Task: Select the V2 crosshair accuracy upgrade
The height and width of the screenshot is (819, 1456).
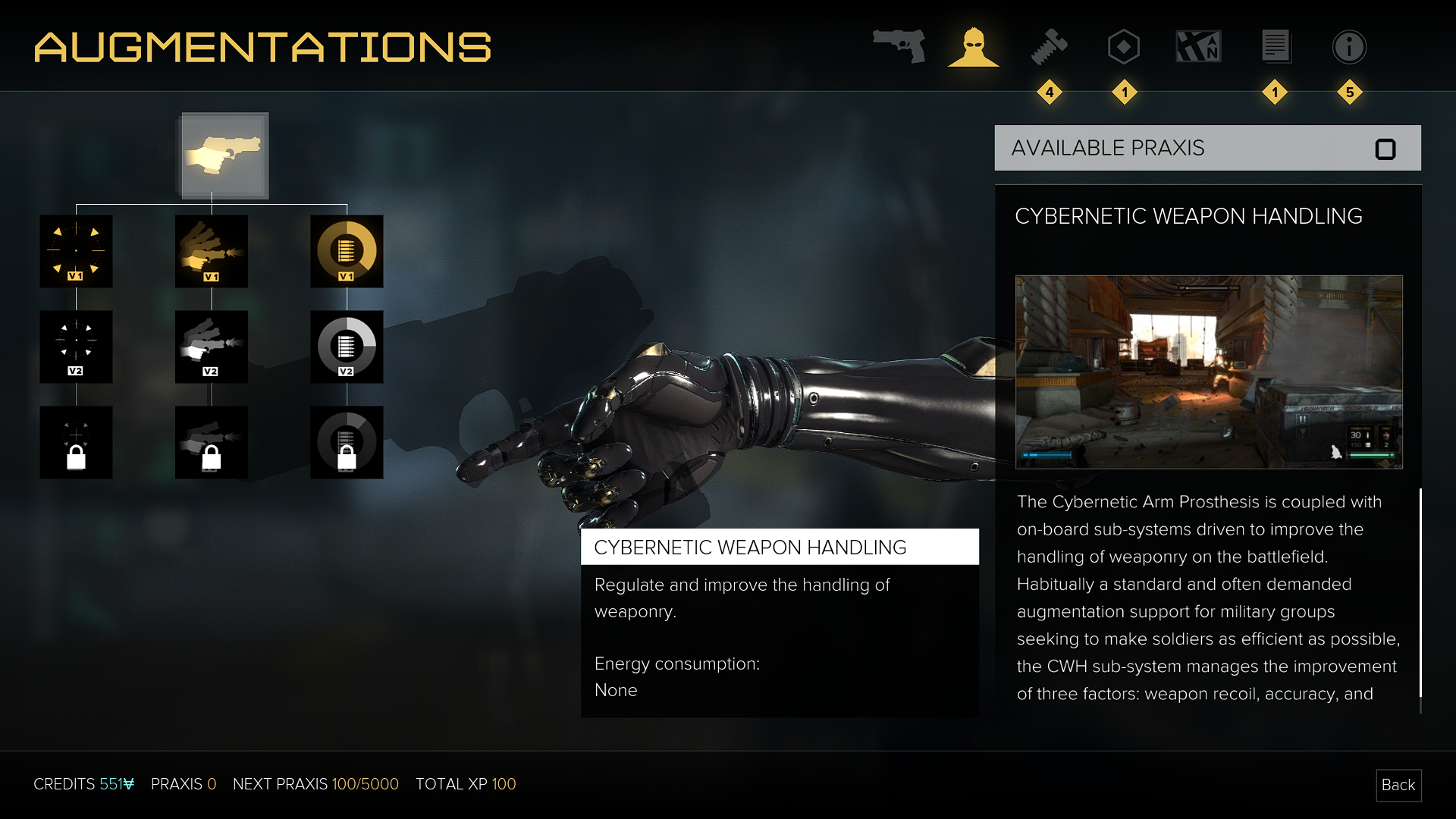Action: pyautogui.click(x=76, y=347)
